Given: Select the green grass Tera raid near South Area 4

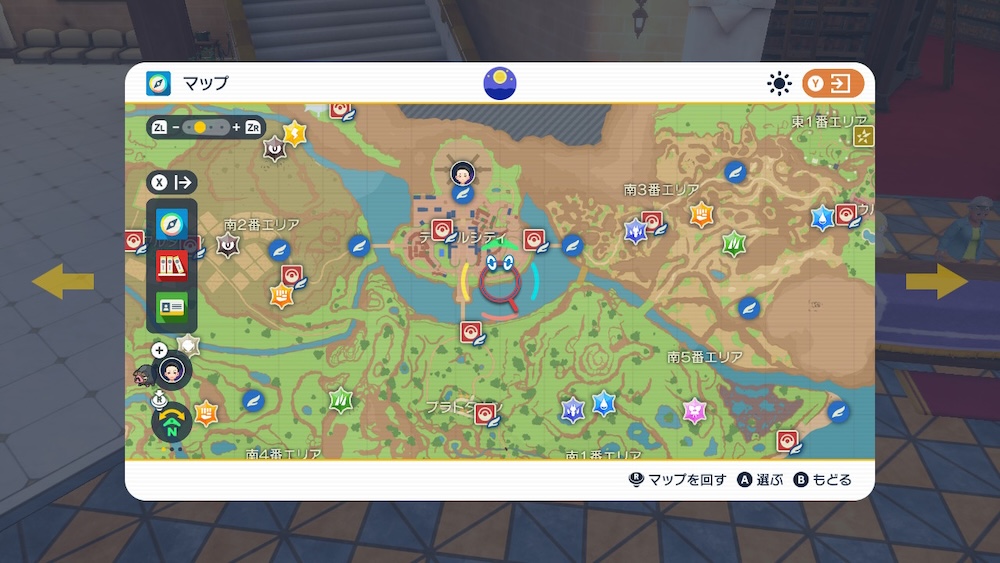Looking at the screenshot, I should click(341, 399).
